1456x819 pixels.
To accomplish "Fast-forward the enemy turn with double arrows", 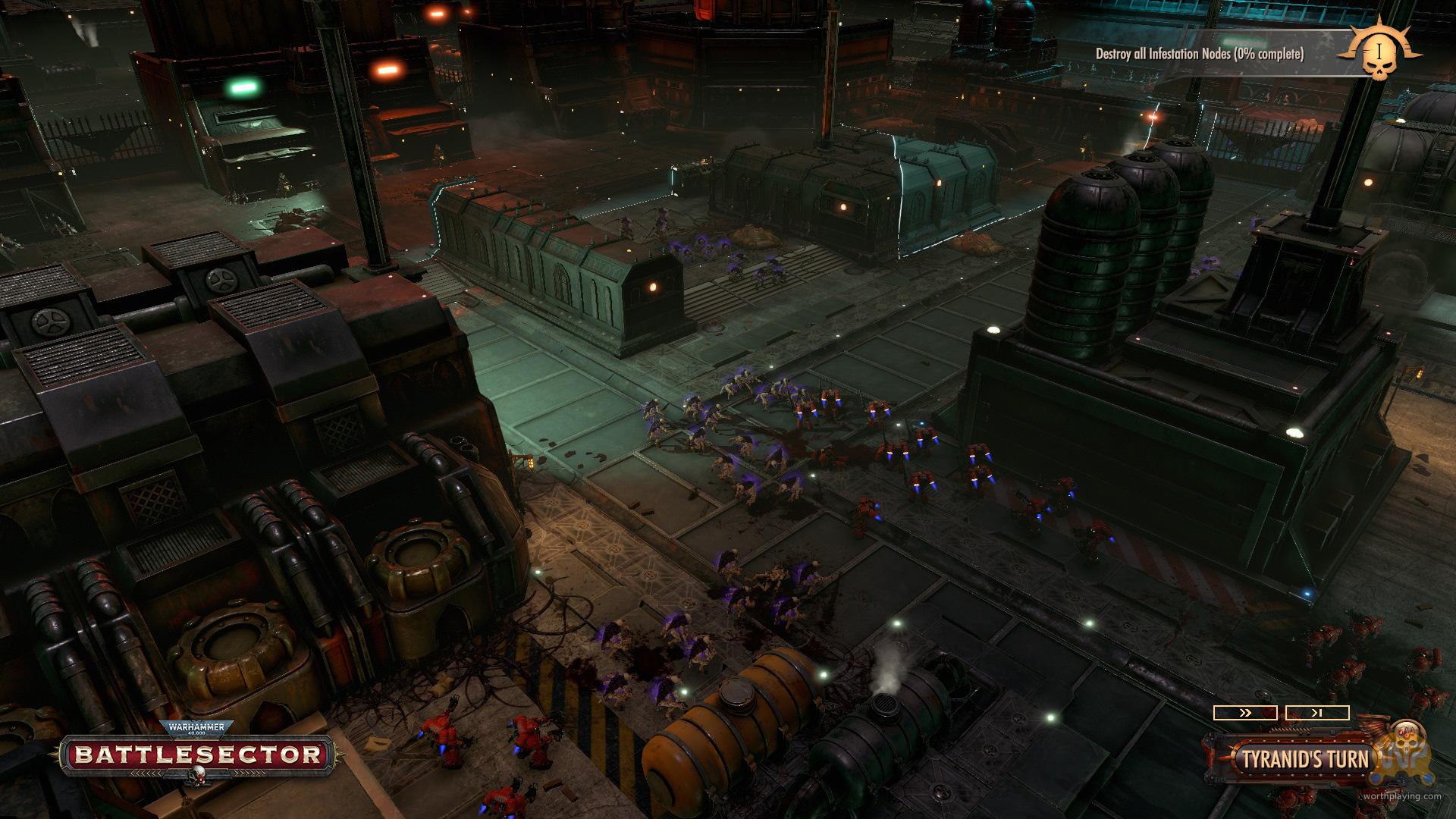I will [x=1244, y=713].
